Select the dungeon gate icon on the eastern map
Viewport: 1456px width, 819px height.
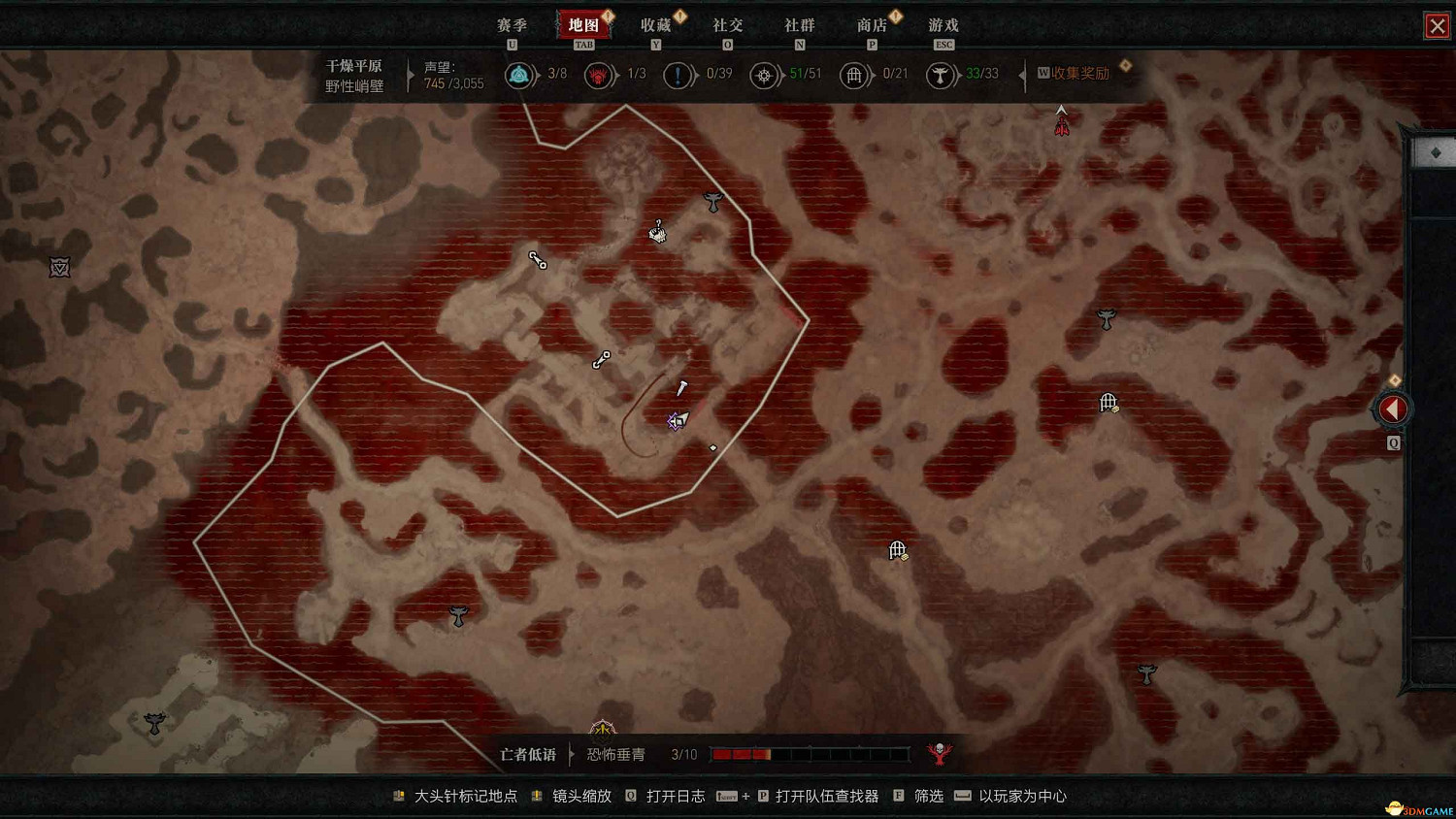[x=1107, y=402]
